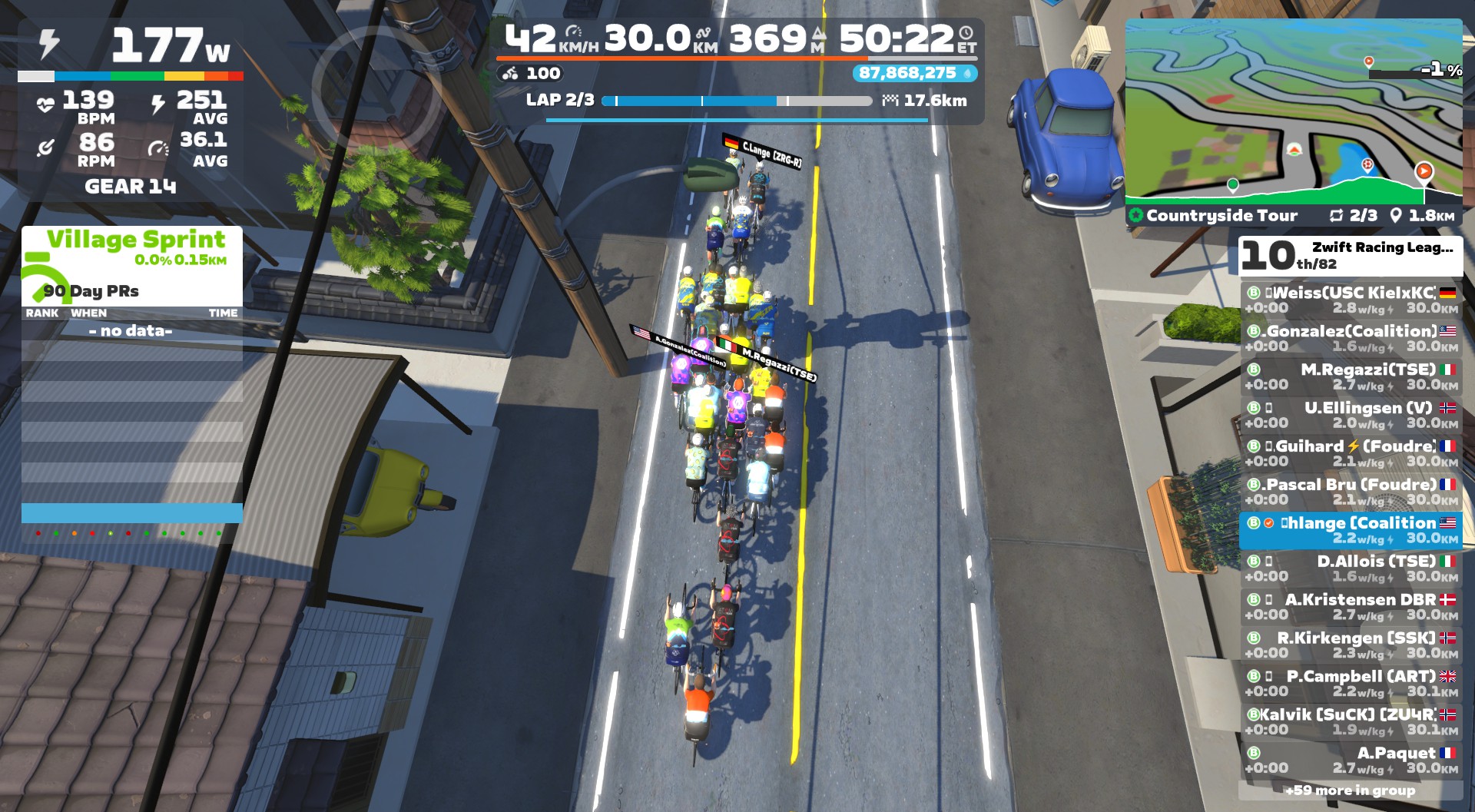Screen dimensions: 1475x812
Task: Select M.Regazzi (TSE) in the nearby riders list
Action: click(1351, 376)
